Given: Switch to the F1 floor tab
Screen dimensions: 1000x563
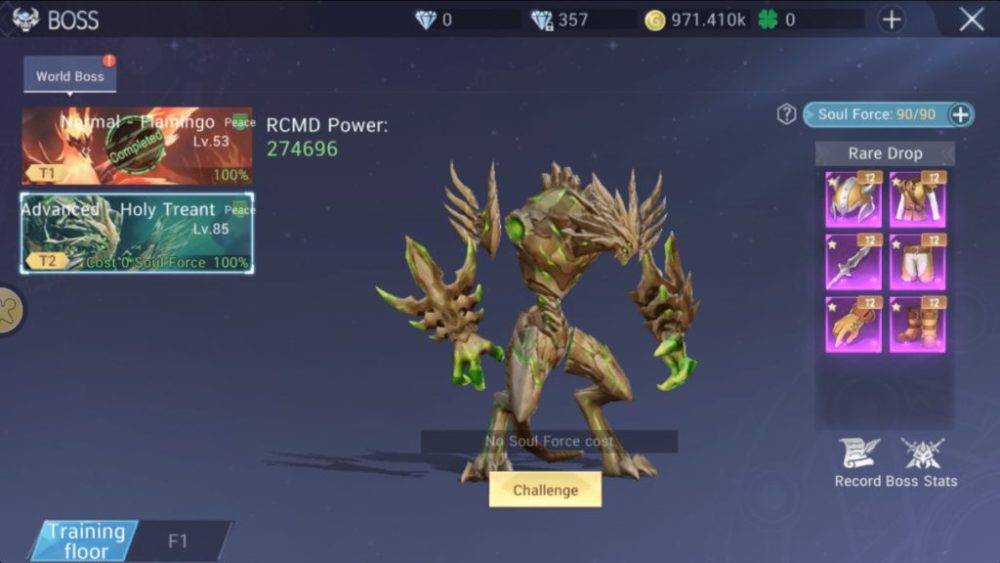Looking at the screenshot, I should [178, 541].
